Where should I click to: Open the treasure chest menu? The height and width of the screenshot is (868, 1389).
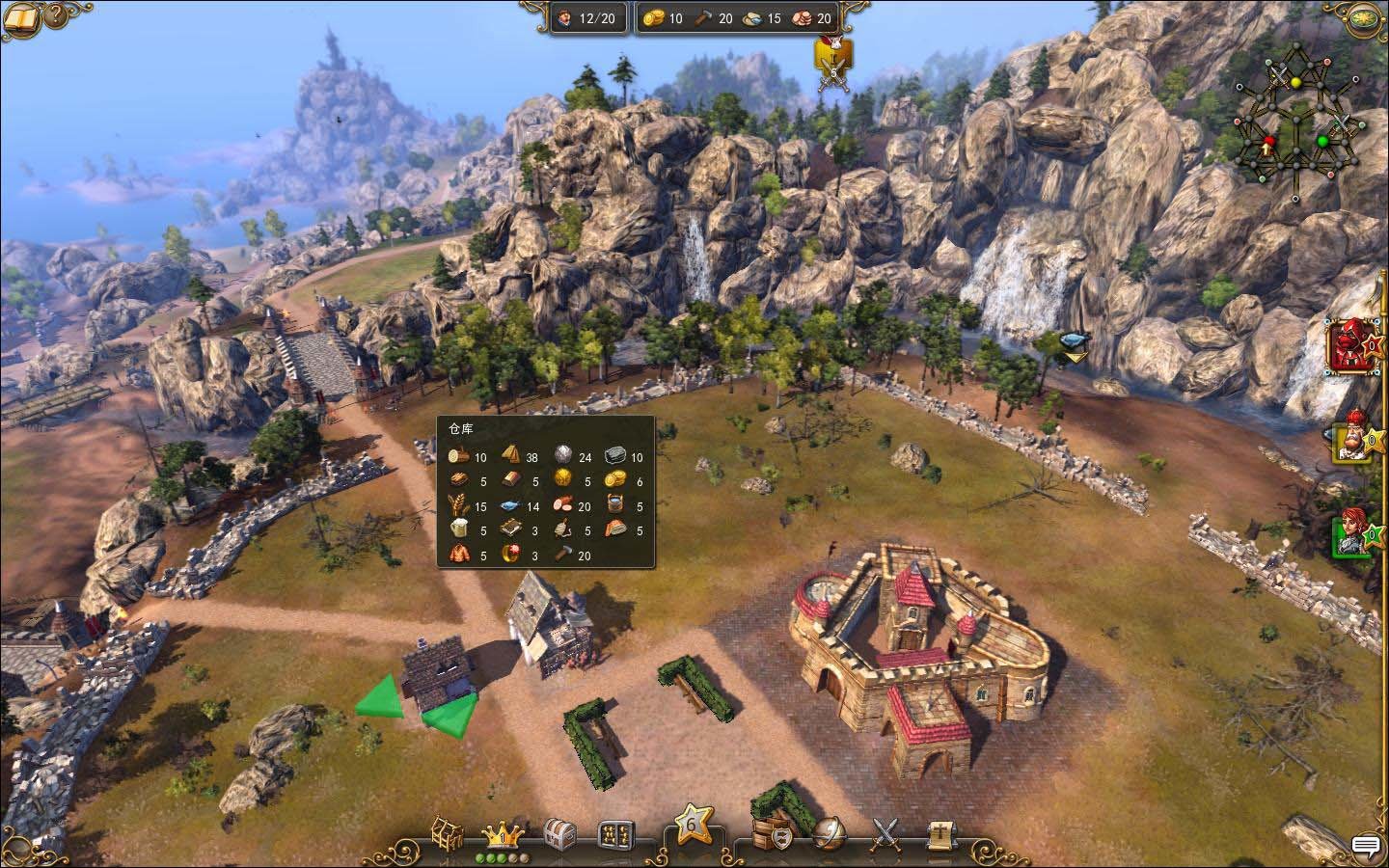coord(559,832)
